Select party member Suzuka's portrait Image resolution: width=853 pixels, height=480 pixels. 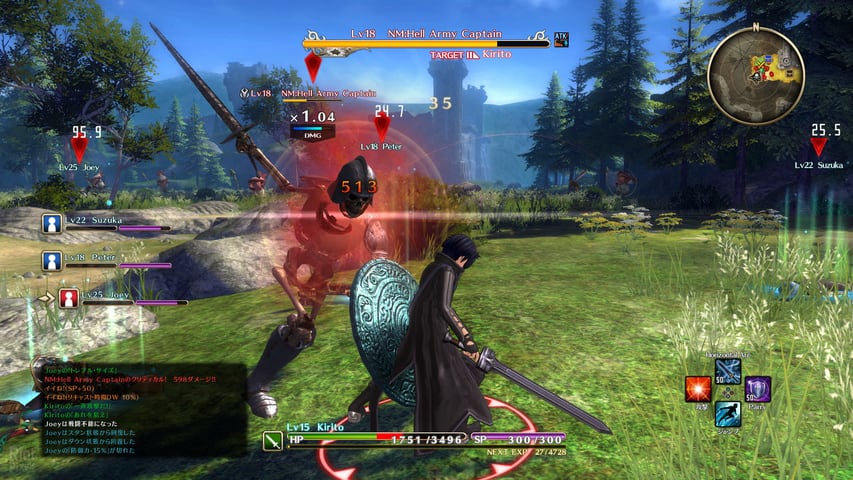click(53, 224)
